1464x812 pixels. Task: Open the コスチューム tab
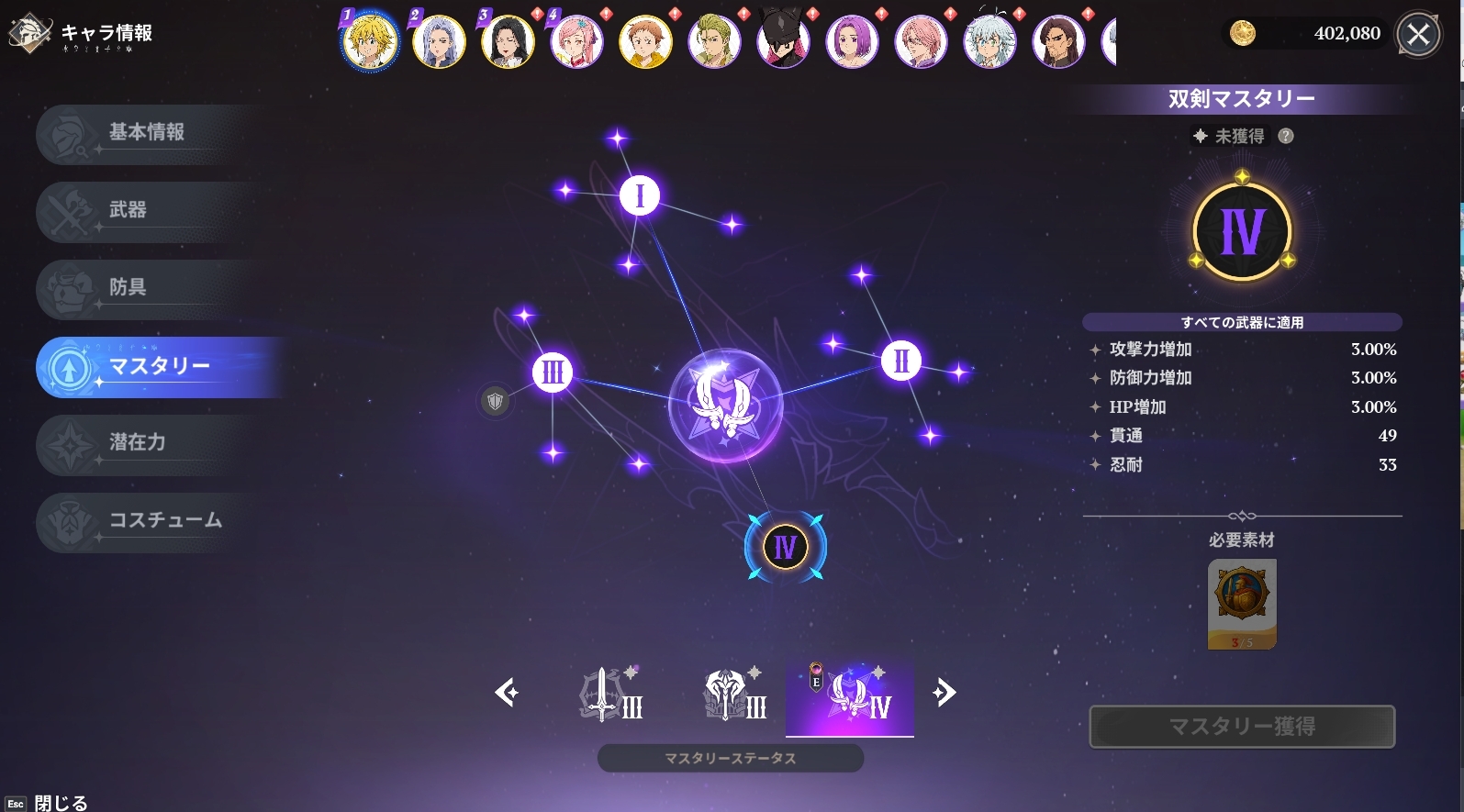click(x=165, y=521)
